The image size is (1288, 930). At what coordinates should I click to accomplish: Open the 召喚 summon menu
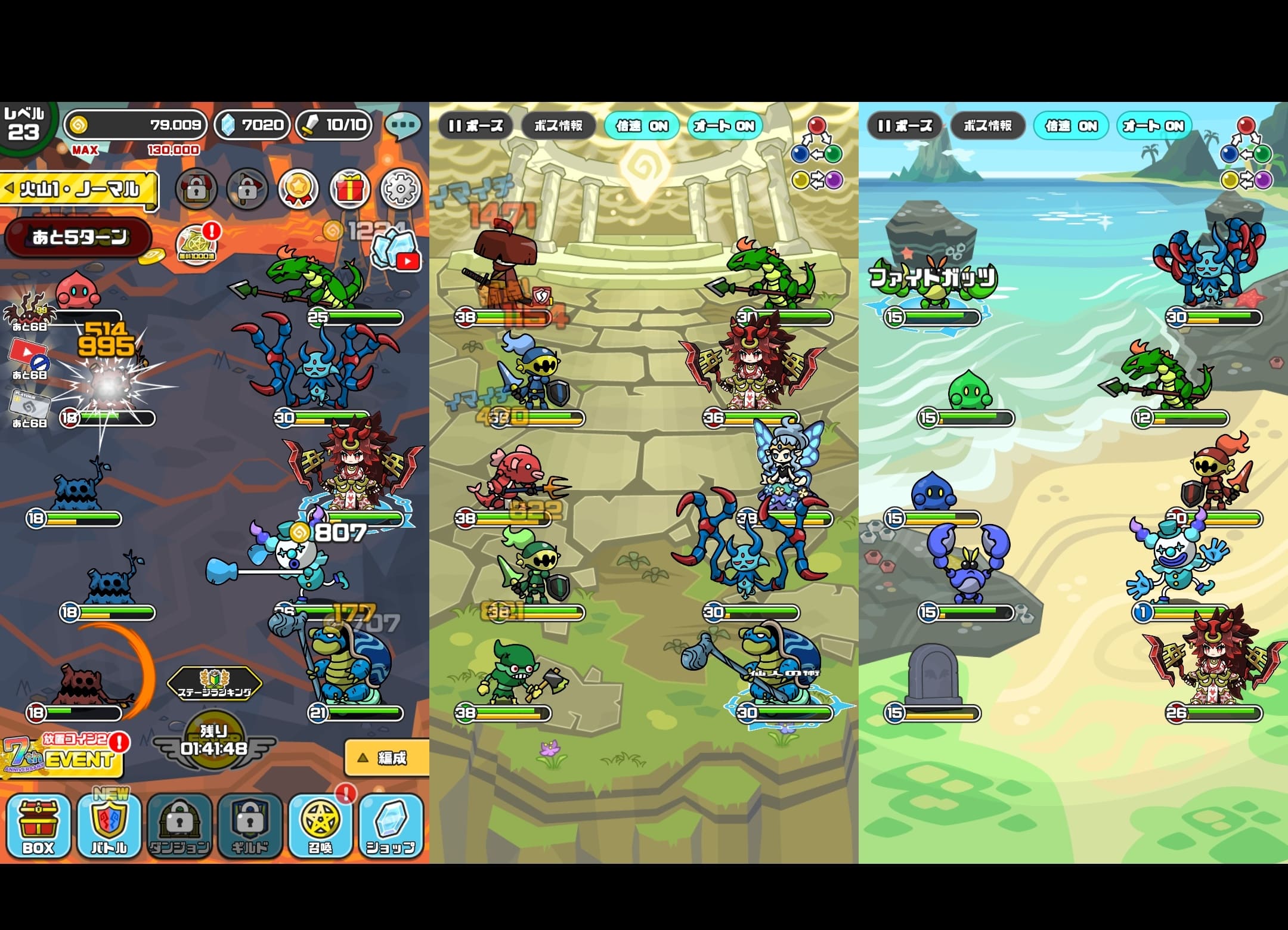(320, 826)
